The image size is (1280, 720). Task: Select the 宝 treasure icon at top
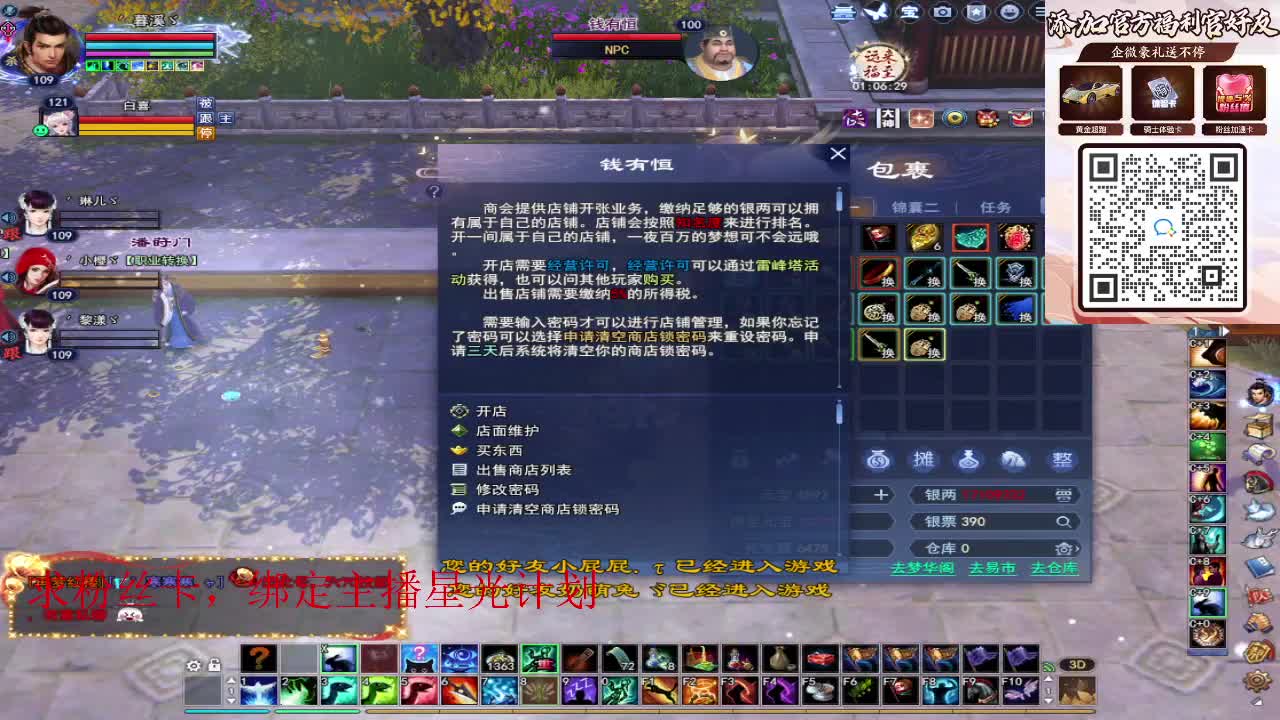[x=912, y=14]
